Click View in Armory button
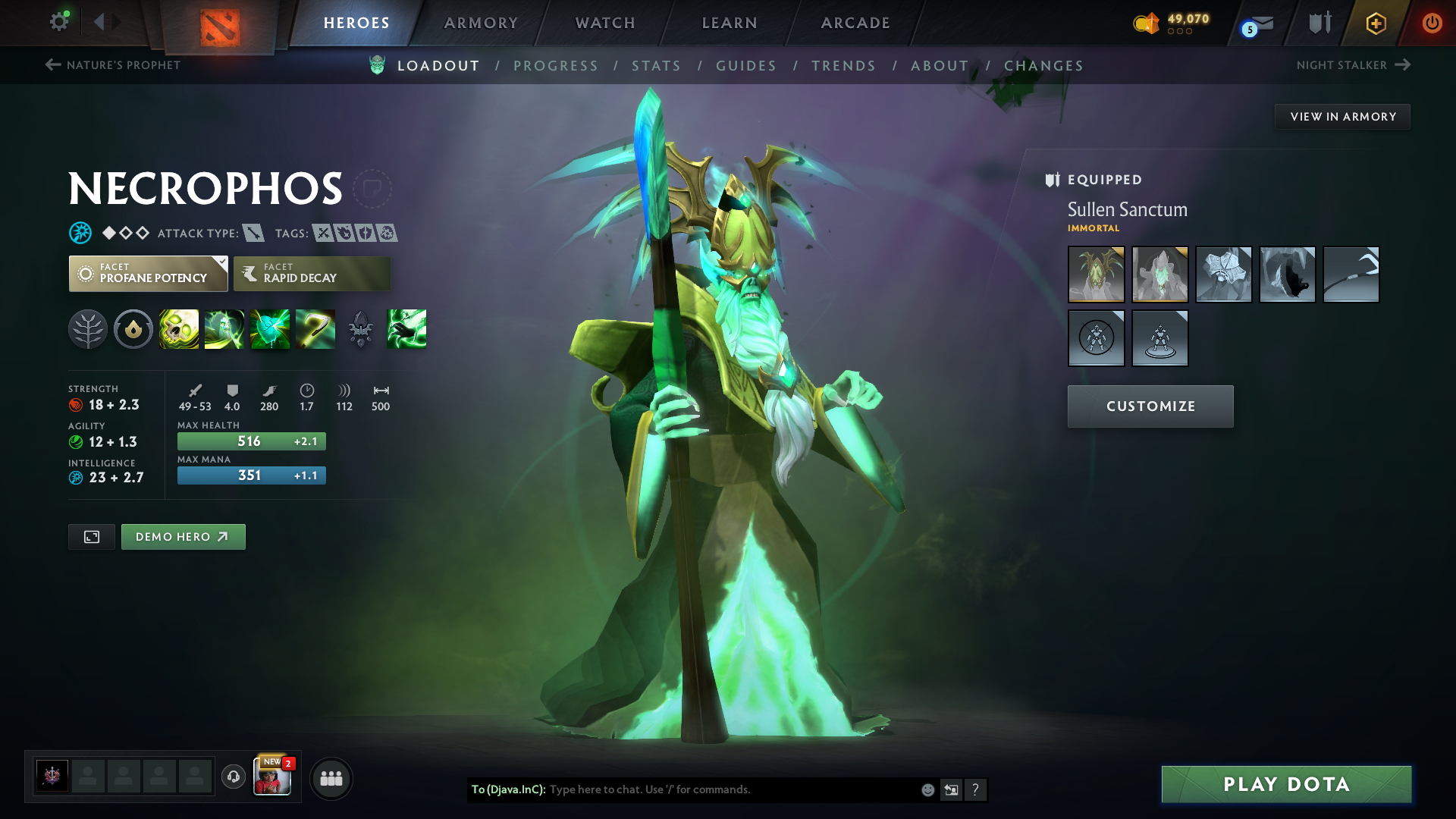 coord(1342,117)
